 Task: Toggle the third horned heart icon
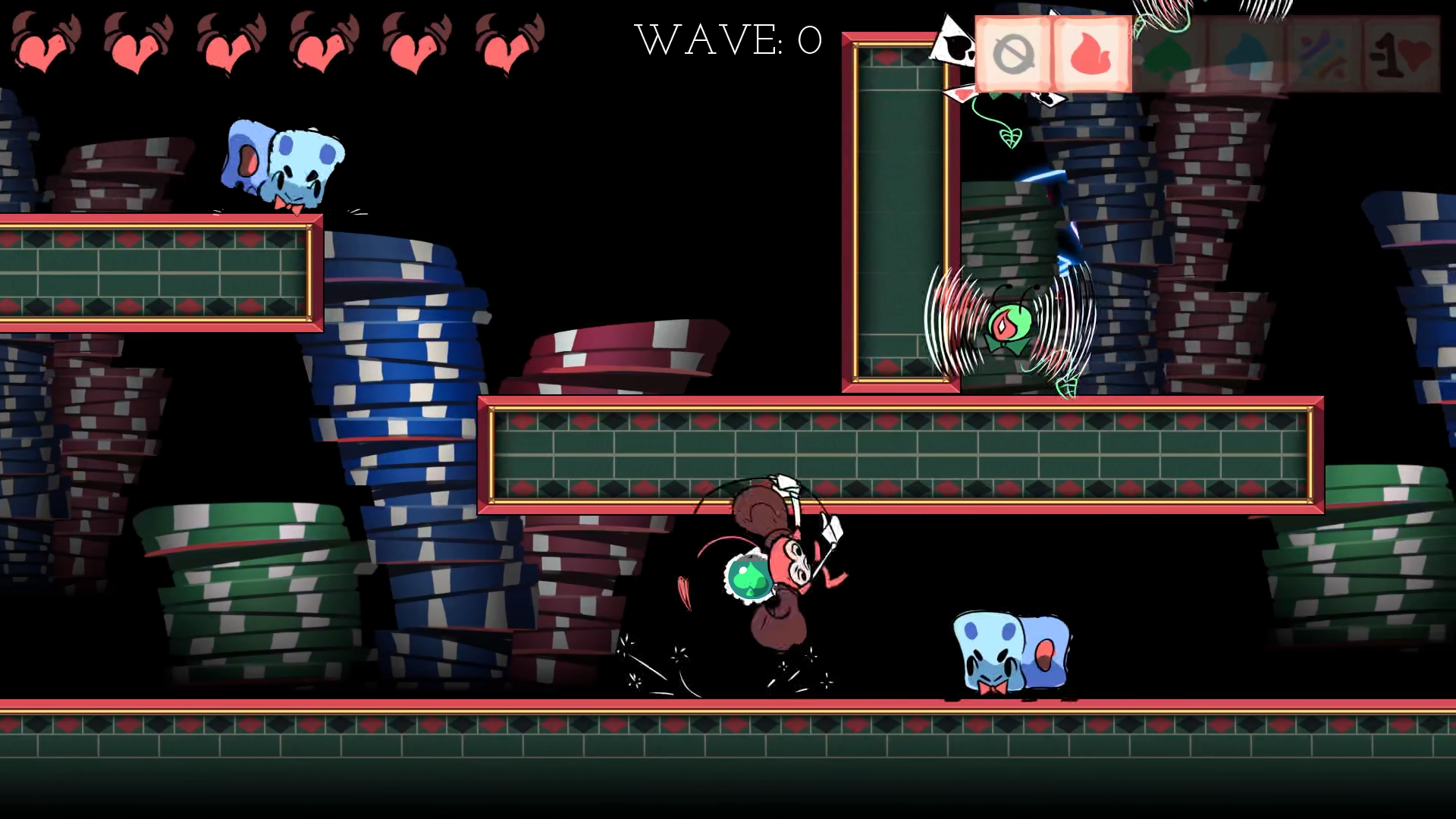[227, 45]
